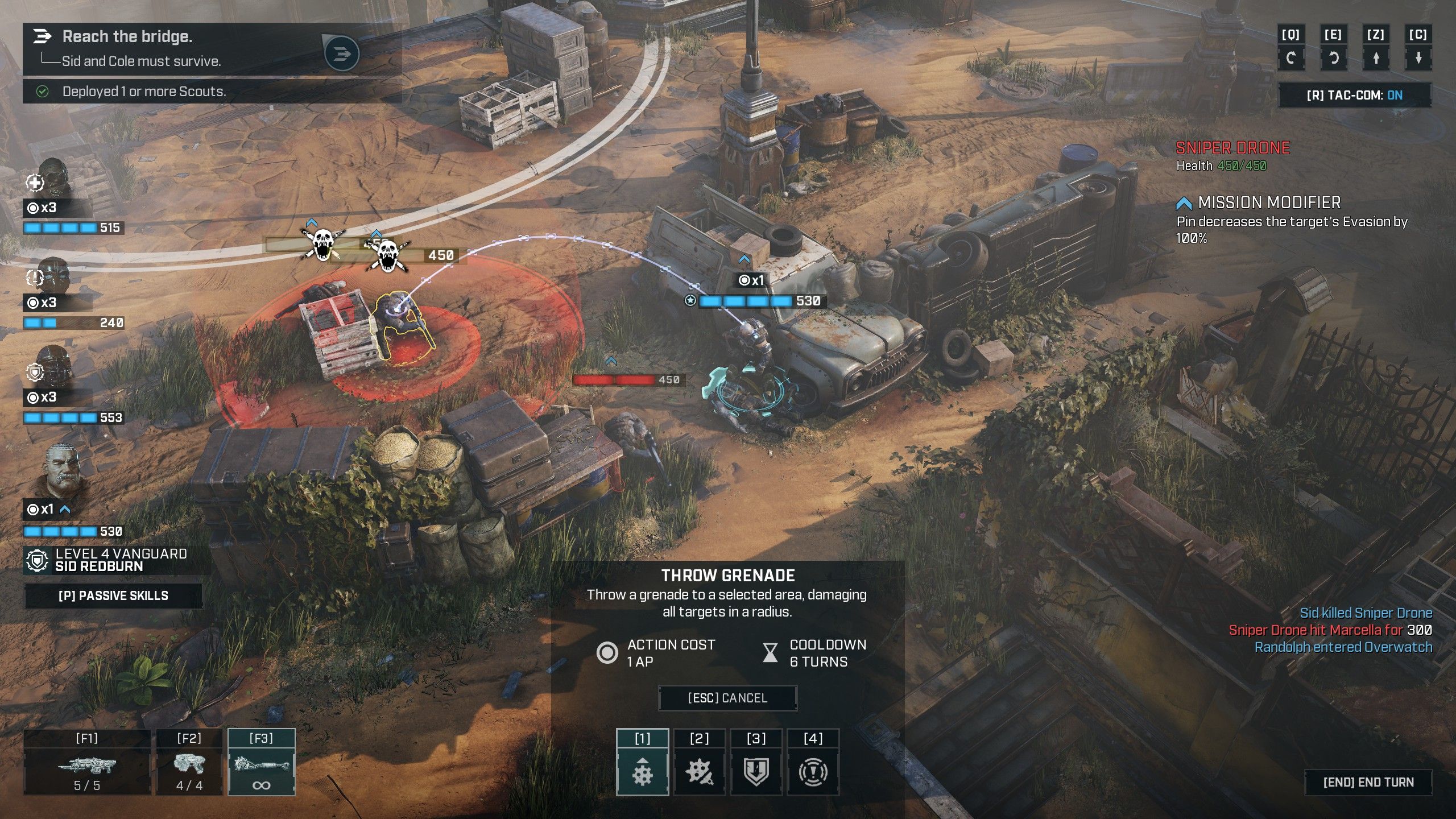Click the round arrow icon beside the objective
This screenshot has width=1456, height=819.
(x=341, y=54)
